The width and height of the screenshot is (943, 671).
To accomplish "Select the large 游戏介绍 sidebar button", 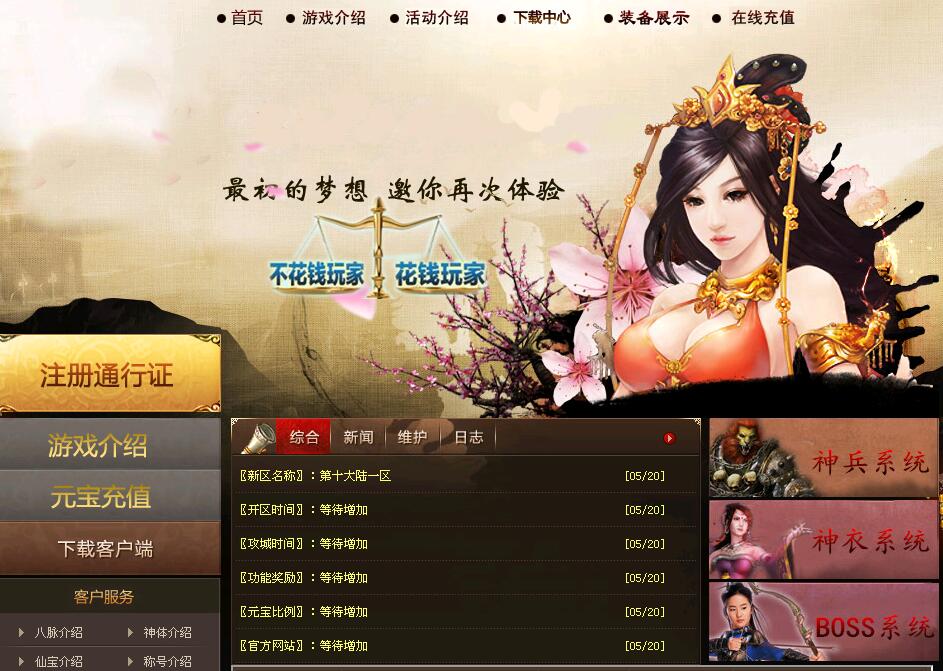I will 99,446.
